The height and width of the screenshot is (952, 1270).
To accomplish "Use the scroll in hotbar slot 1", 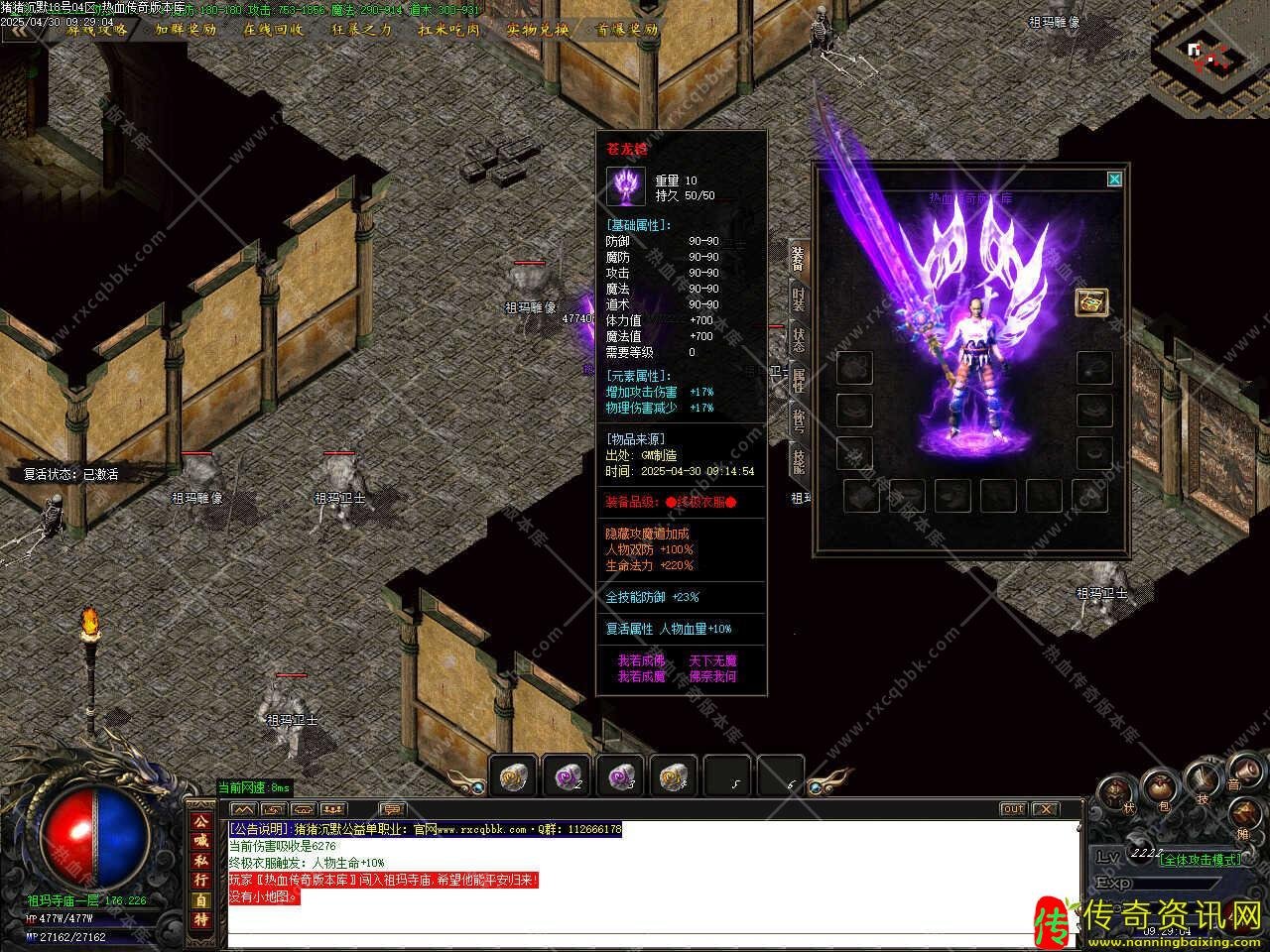I will point(513,775).
